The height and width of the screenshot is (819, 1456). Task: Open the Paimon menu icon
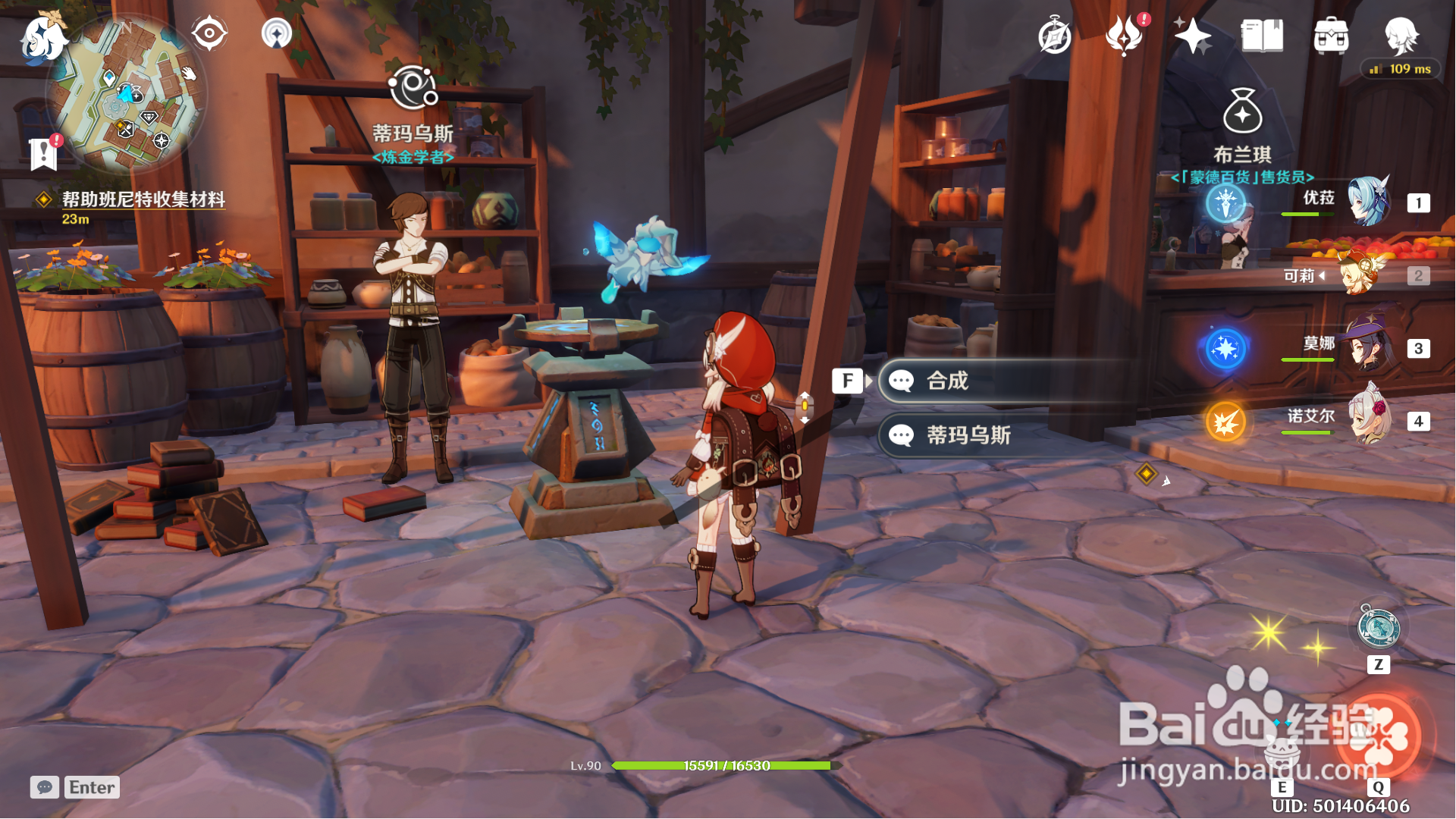(x=42, y=36)
